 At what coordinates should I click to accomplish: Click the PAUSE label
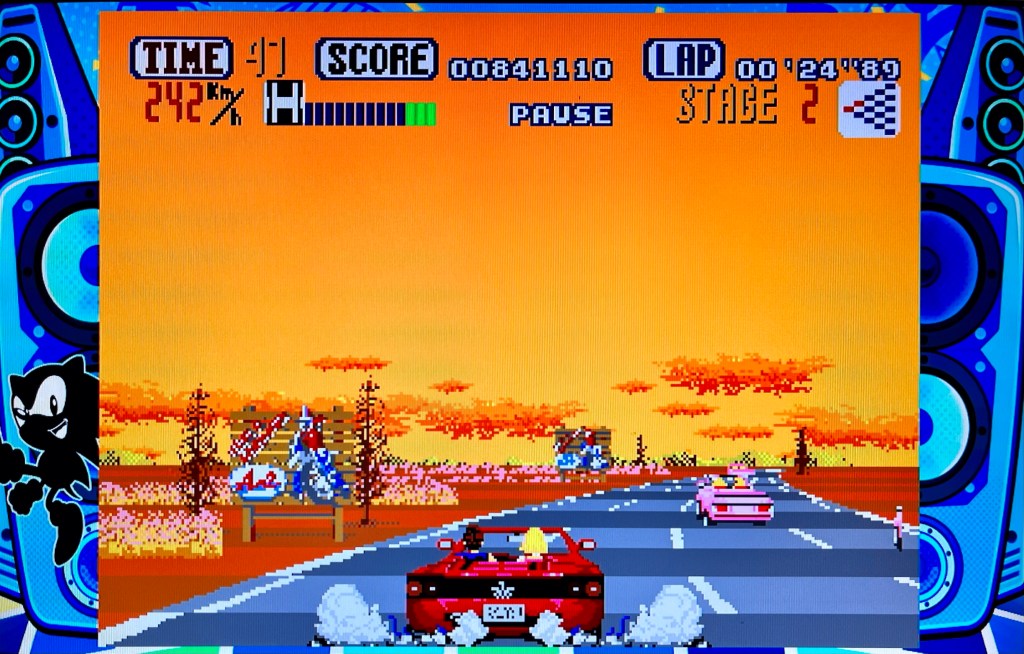coord(561,114)
